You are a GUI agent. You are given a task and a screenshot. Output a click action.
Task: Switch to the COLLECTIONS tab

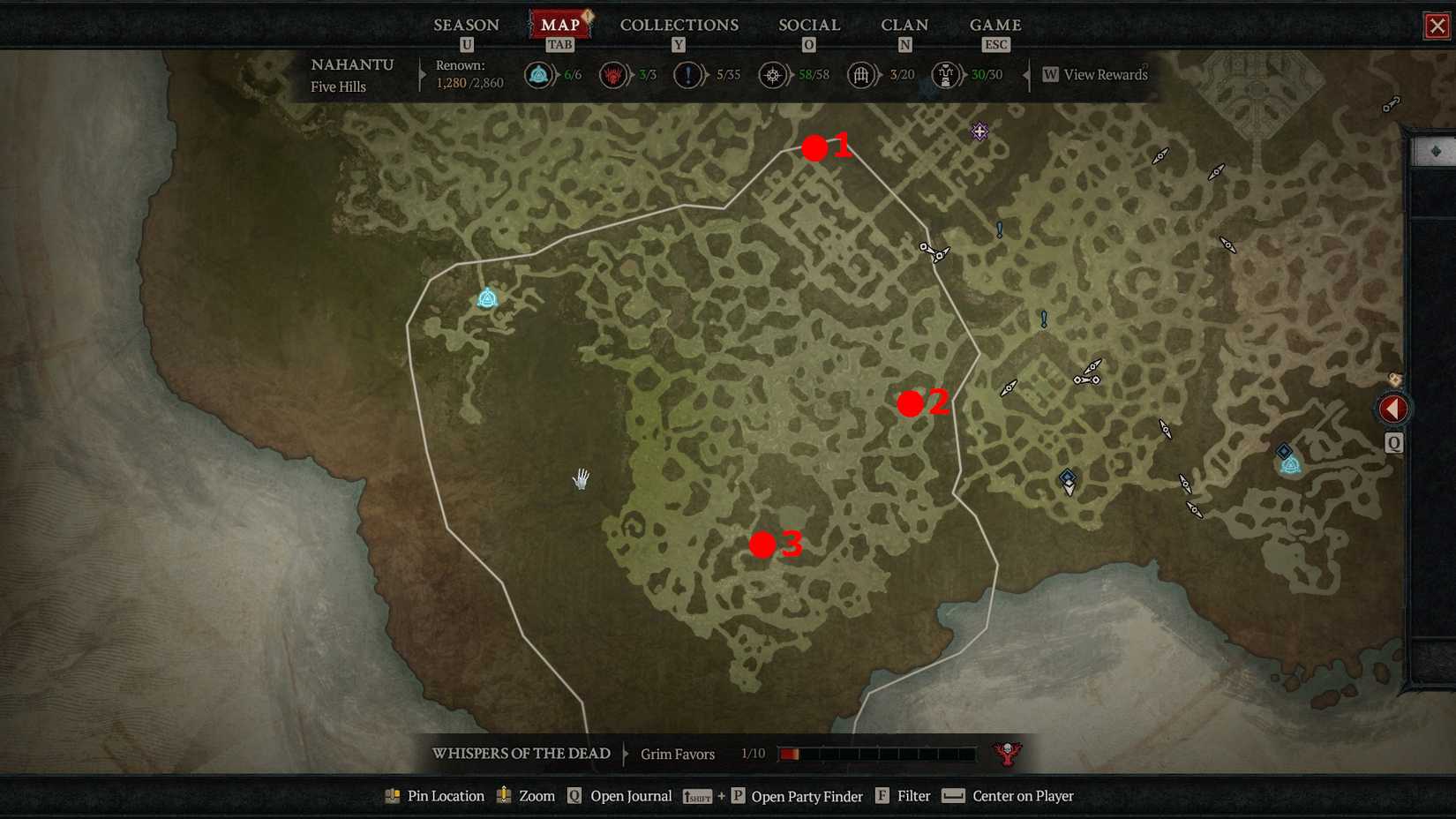point(679,25)
